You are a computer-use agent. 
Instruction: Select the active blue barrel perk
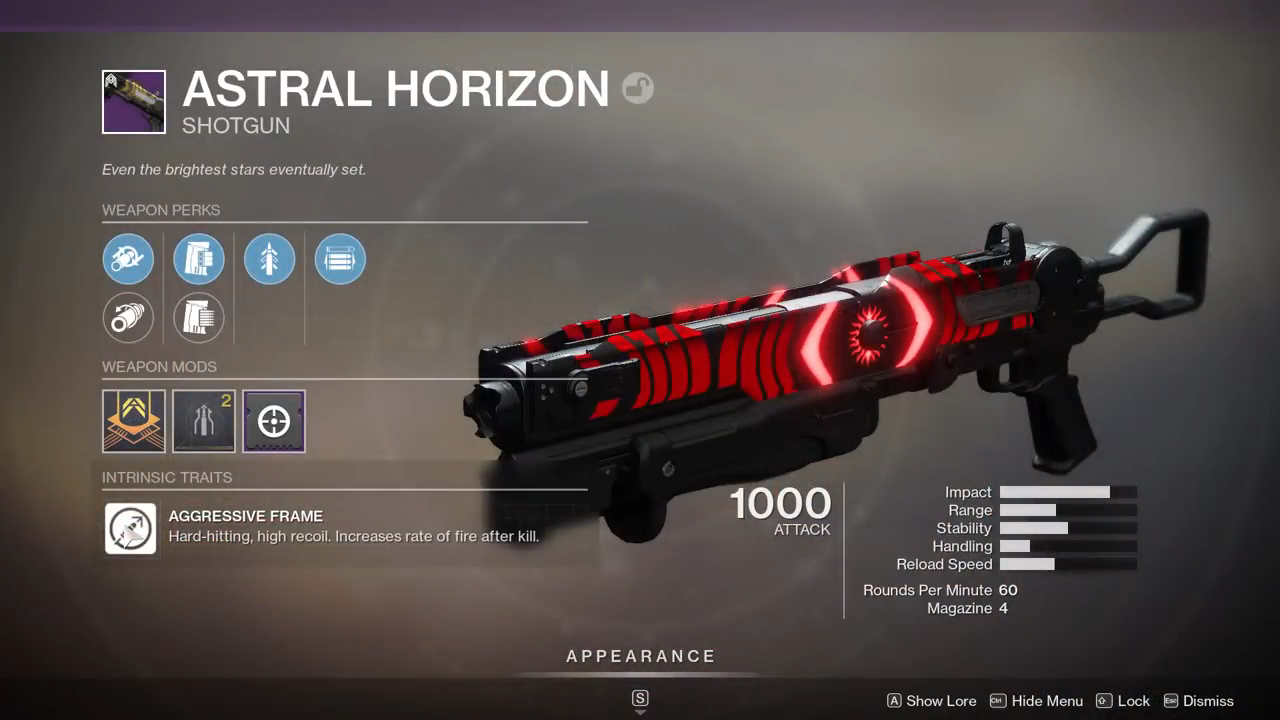point(128,259)
